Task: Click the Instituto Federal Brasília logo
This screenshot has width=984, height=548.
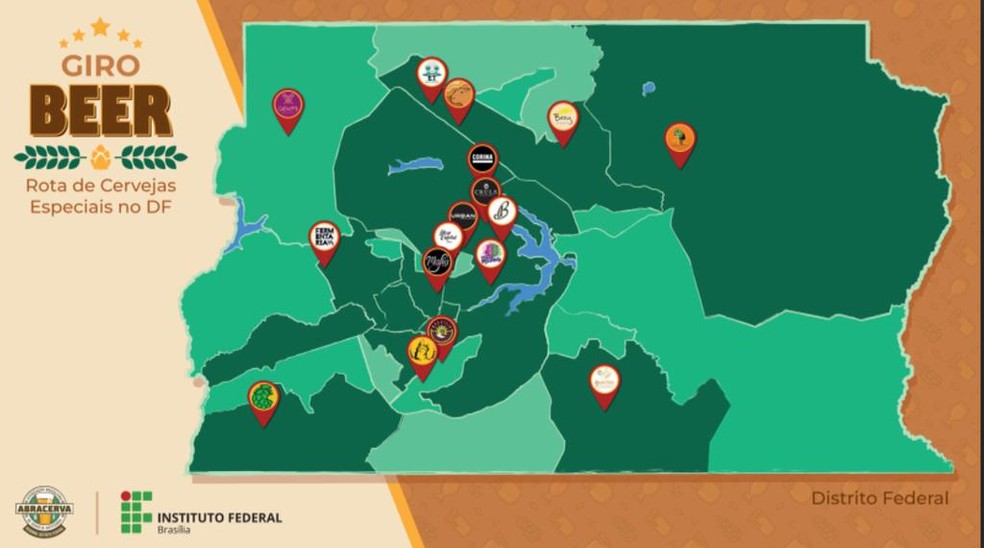Action: pyautogui.click(x=201, y=512)
